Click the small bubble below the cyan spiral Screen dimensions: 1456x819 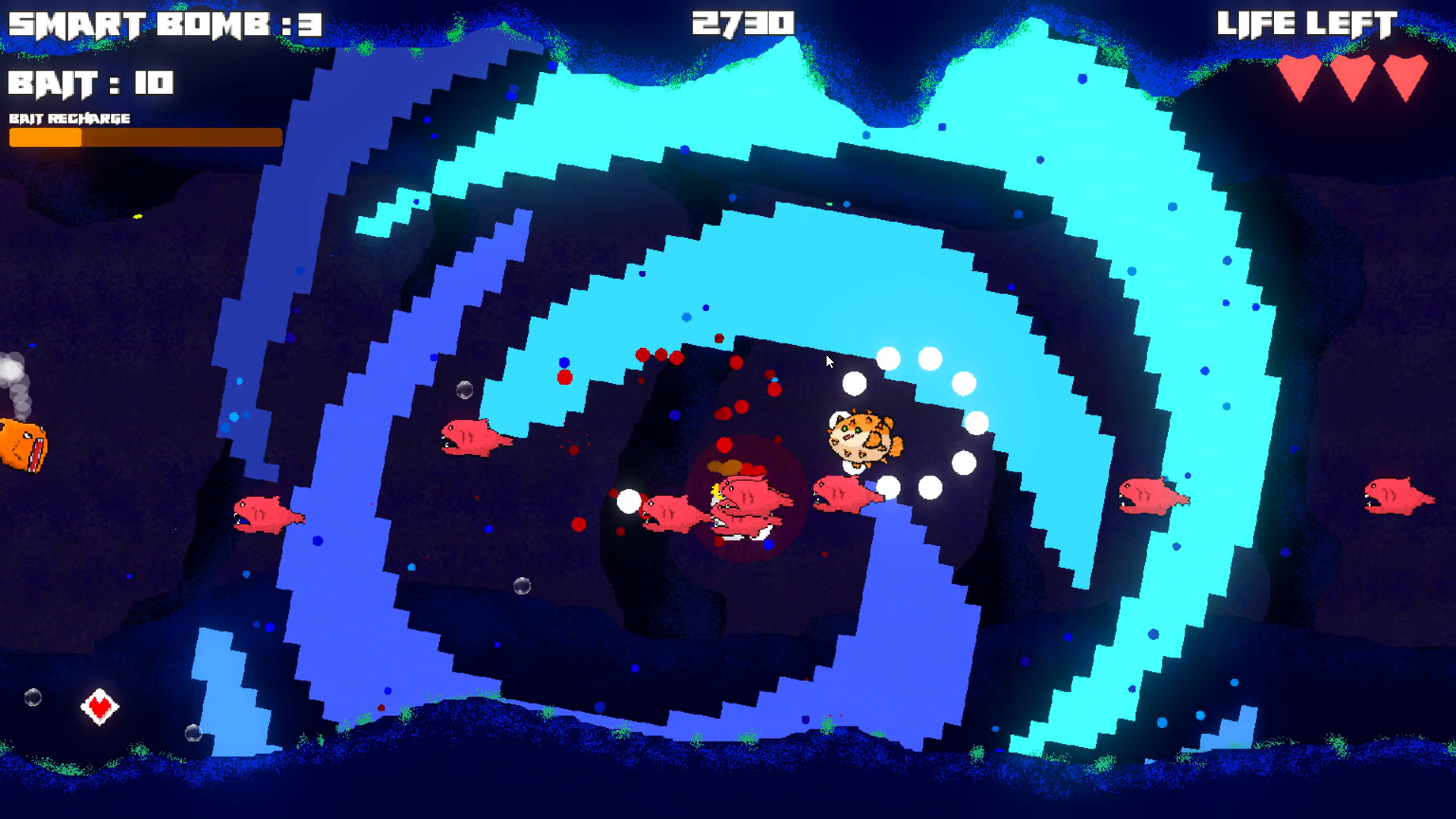(464, 390)
